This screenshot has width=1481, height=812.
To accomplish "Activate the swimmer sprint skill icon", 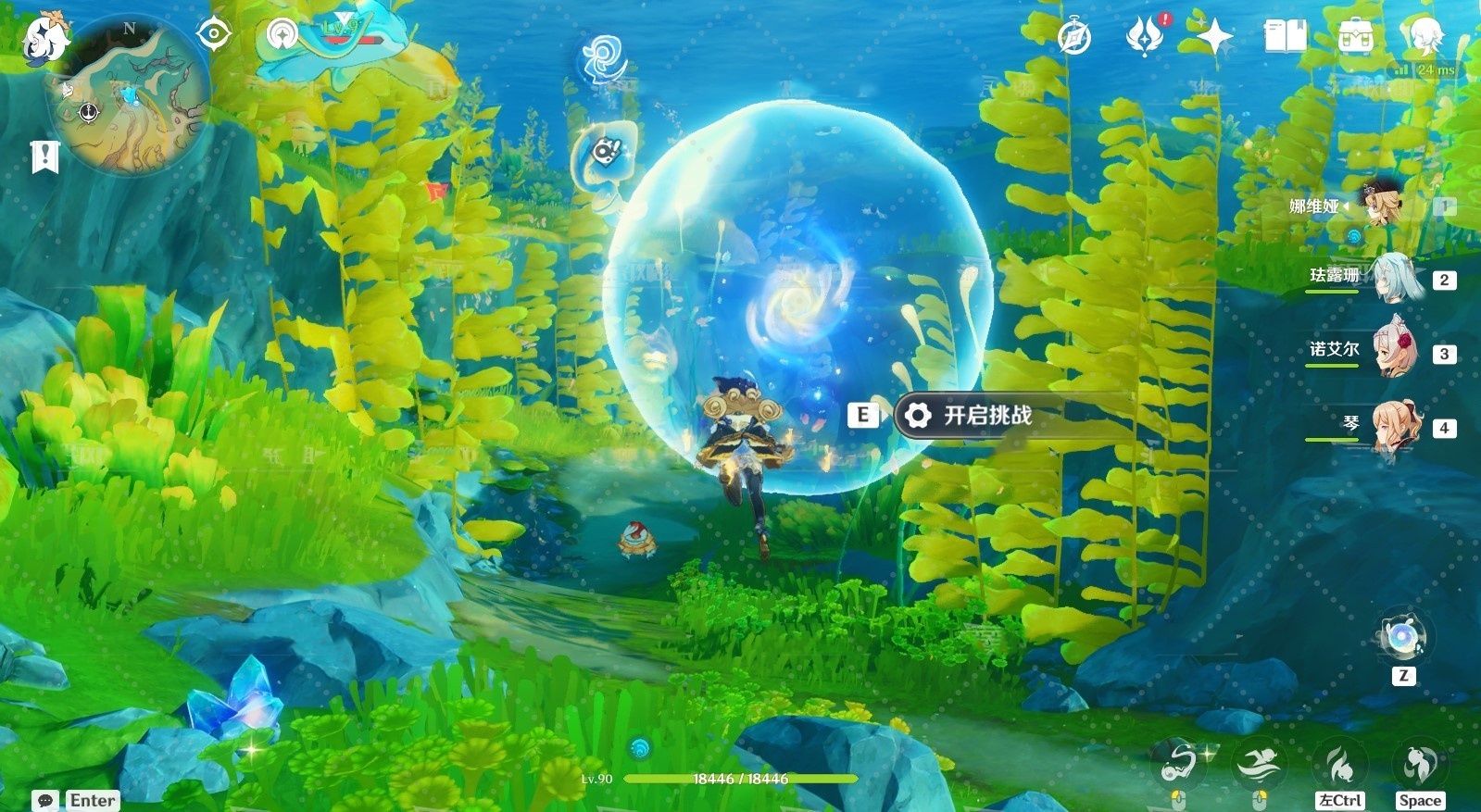I will pyautogui.click(x=1260, y=764).
